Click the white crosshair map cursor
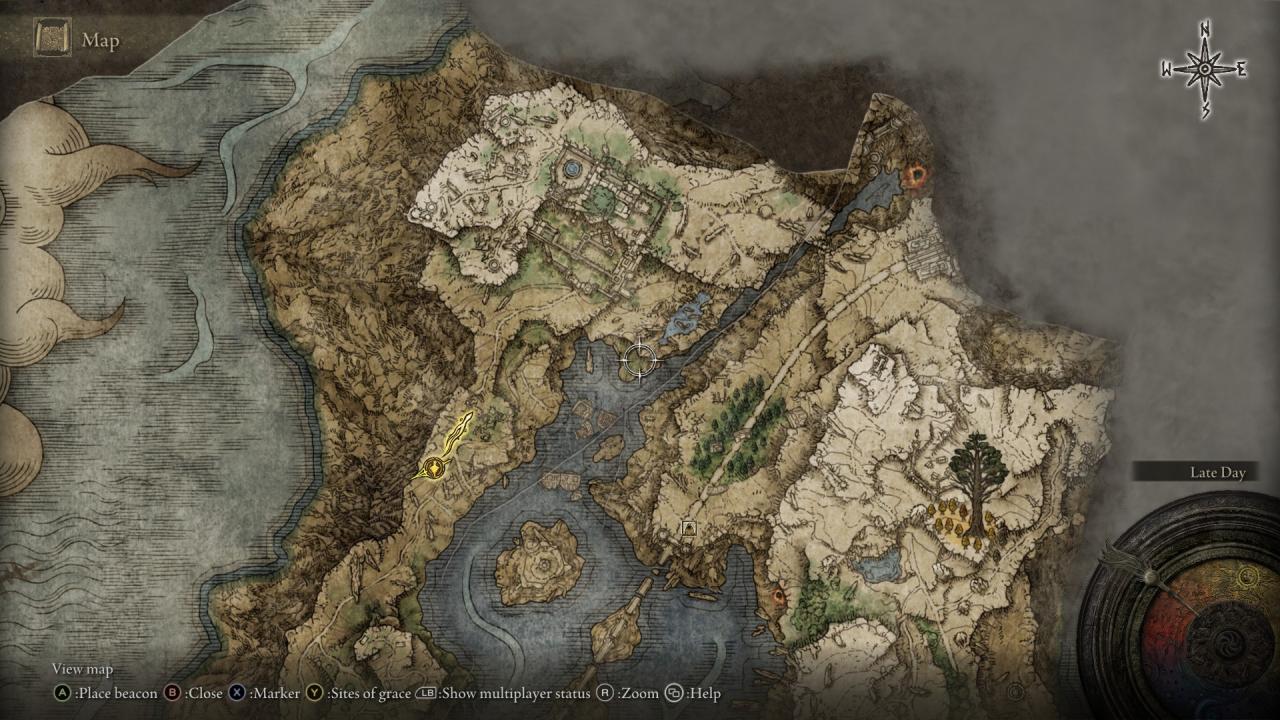The image size is (1280, 720). coord(638,358)
